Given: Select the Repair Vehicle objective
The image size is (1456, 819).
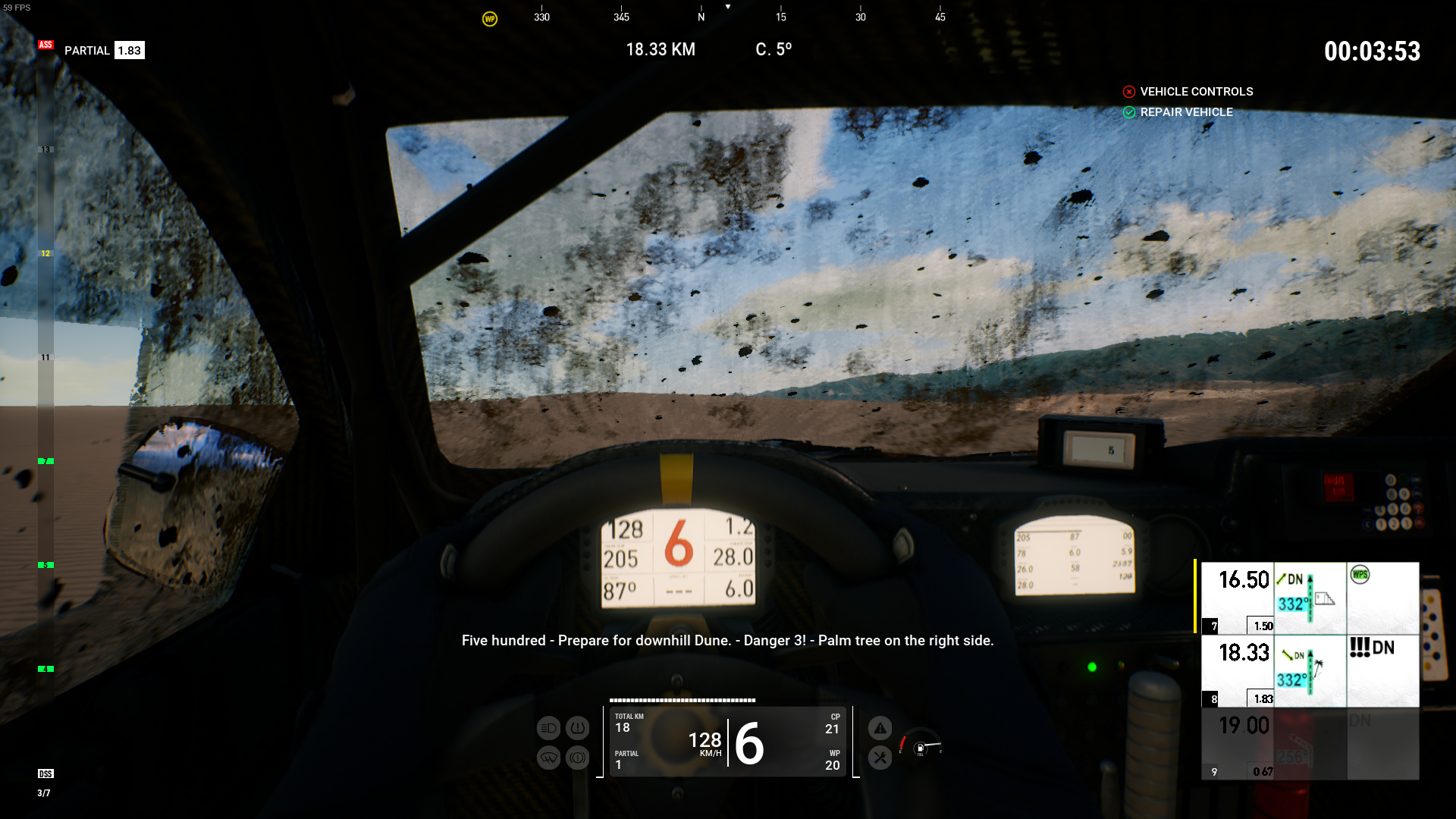Looking at the screenshot, I should [x=1186, y=112].
